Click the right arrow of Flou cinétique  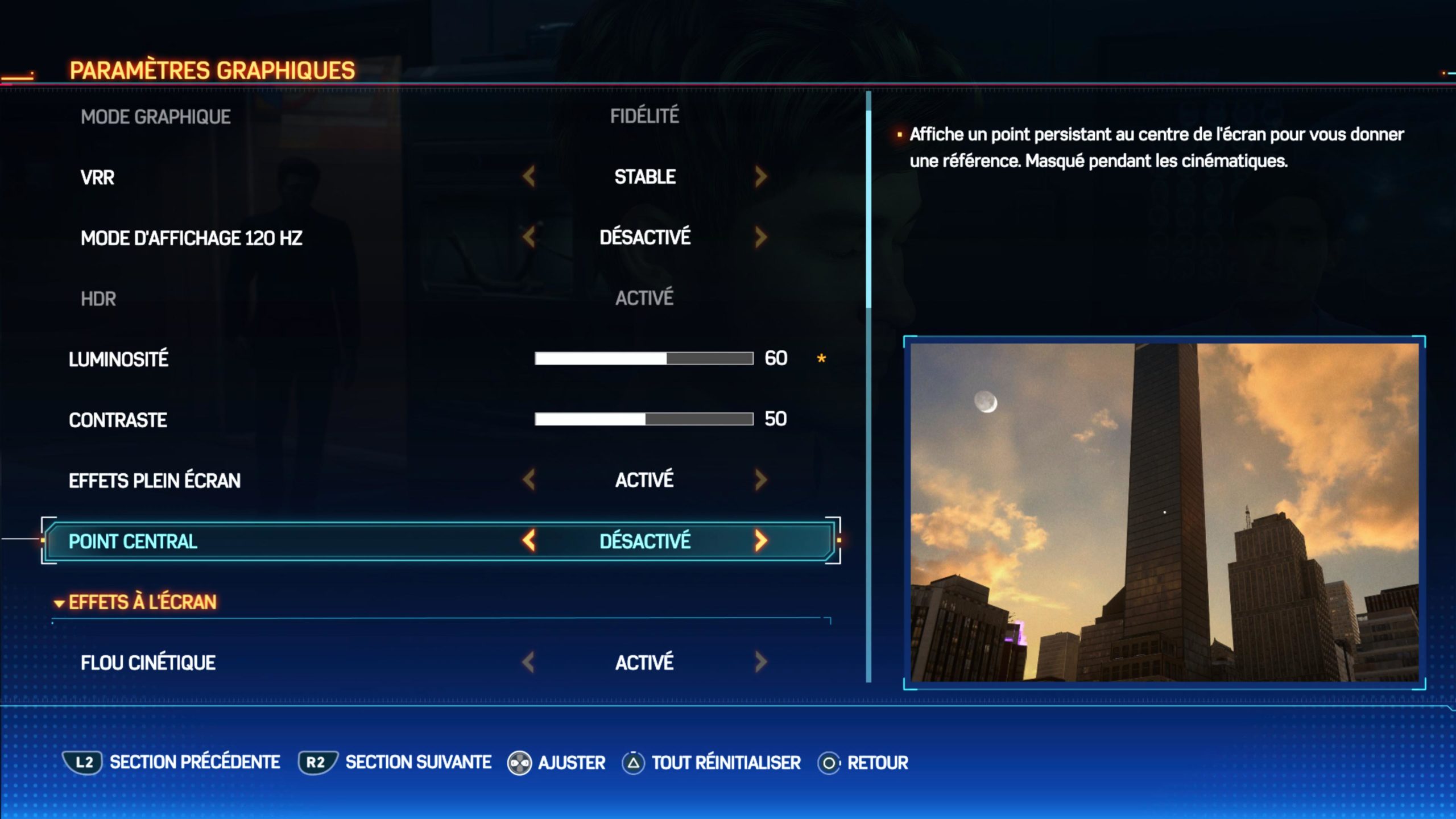(761, 662)
